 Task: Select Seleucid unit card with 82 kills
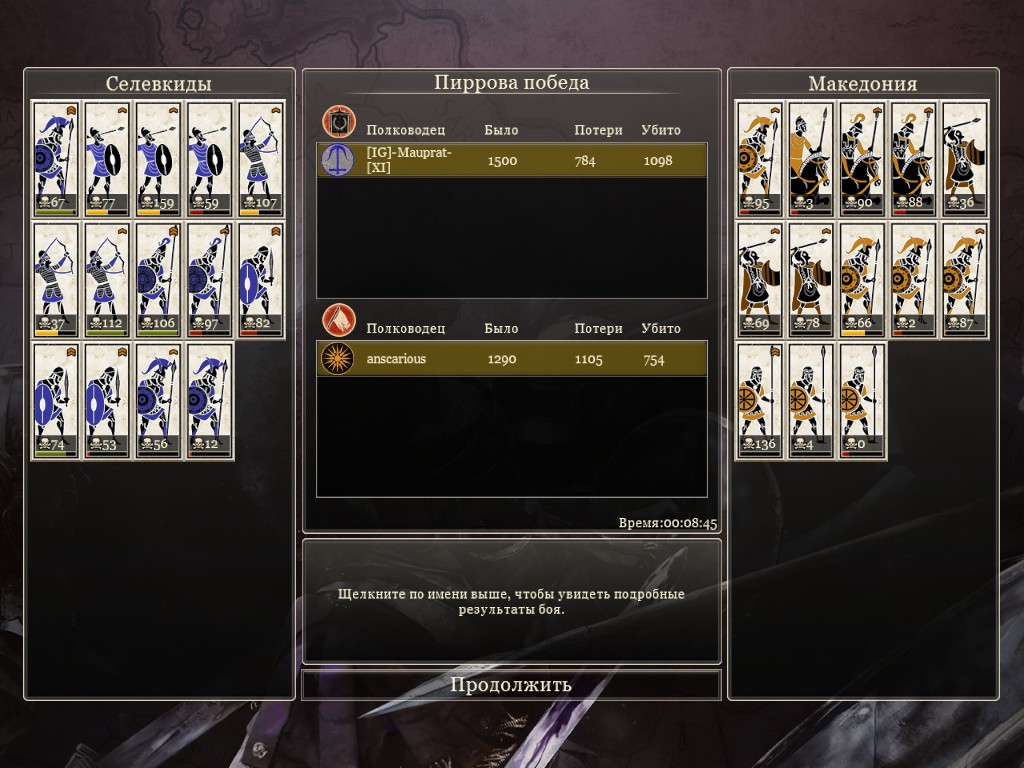pyautogui.click(x=262, y=279)
